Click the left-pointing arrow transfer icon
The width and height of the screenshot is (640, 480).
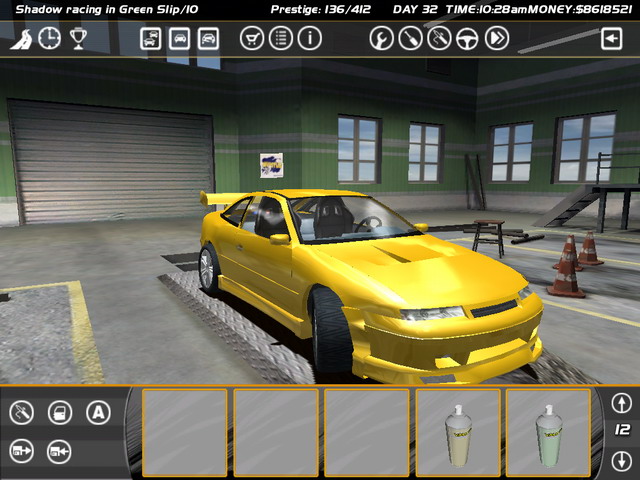(x=59, y=451)
